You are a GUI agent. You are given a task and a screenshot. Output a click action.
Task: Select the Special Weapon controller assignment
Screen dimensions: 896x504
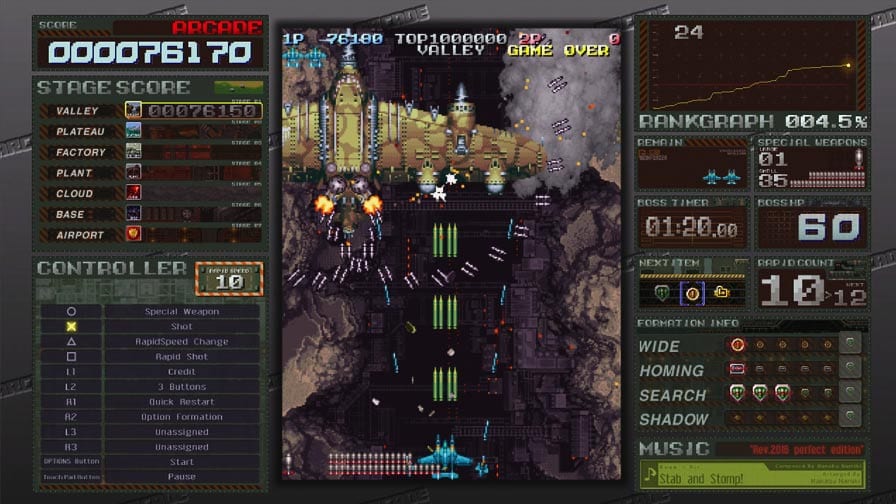[181, 311]
